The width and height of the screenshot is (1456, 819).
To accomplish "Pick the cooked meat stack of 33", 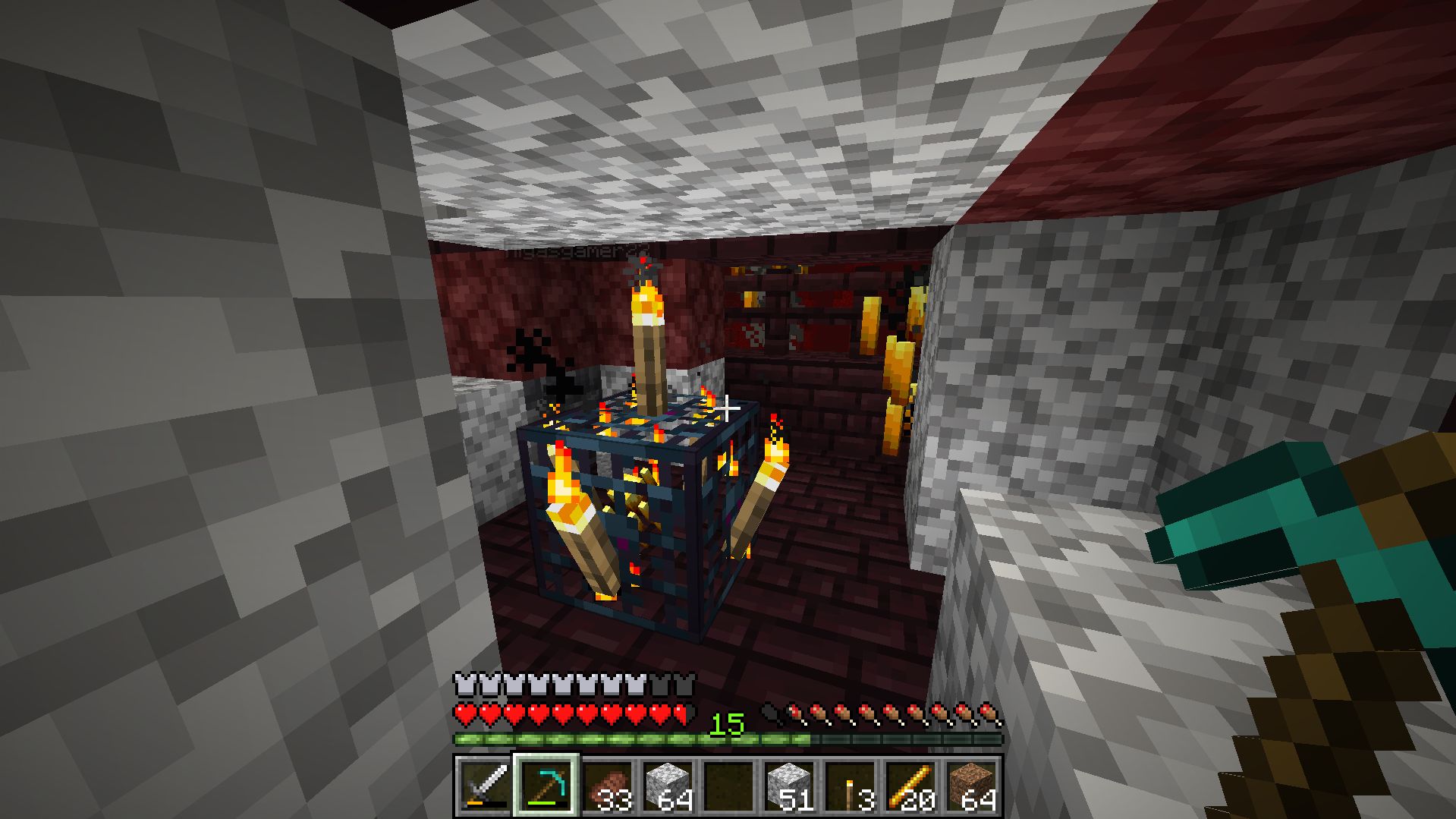I will (607, 786).
